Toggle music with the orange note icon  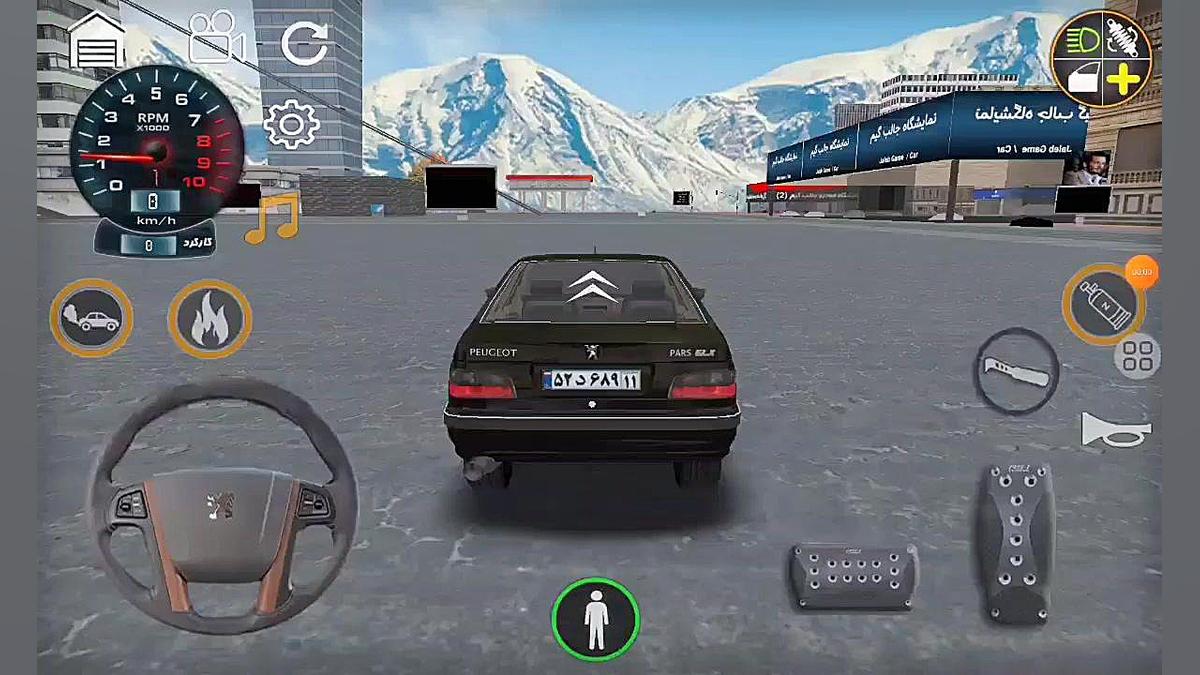point(272,219)
